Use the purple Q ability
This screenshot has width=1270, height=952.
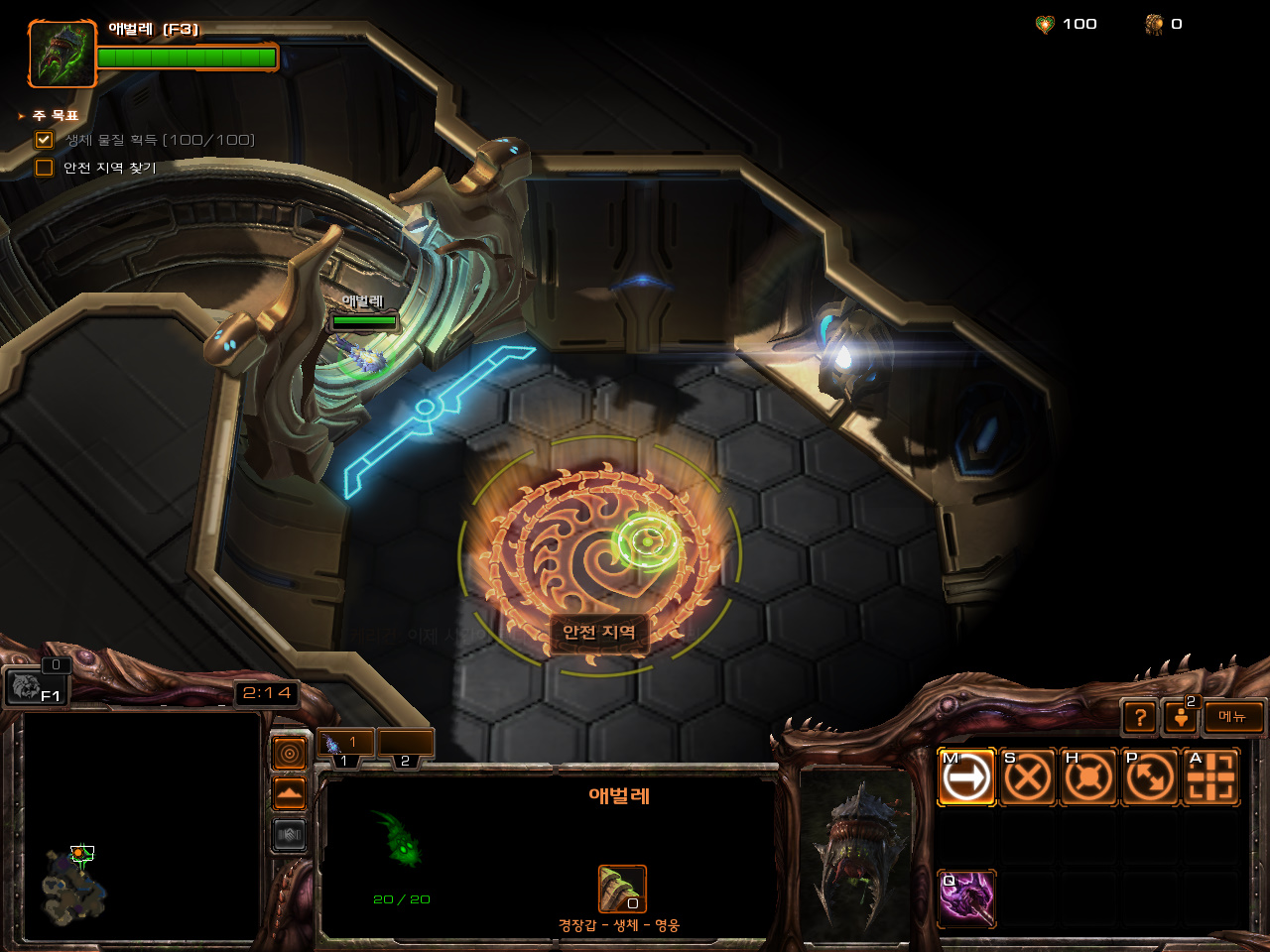(x=966, y=898)
